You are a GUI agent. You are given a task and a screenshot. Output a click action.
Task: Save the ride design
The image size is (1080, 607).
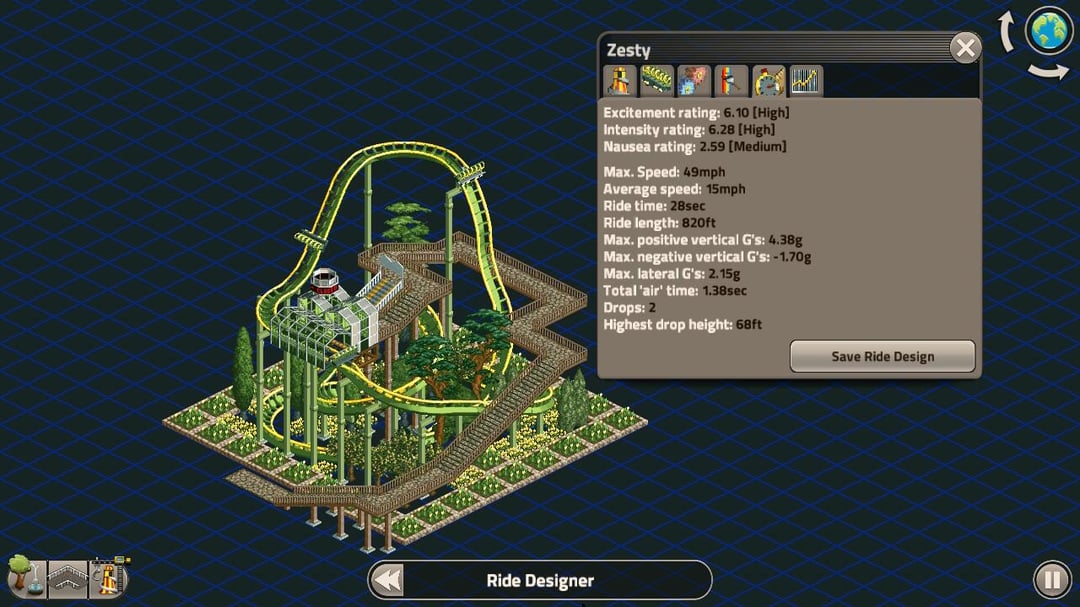point(882,357)
